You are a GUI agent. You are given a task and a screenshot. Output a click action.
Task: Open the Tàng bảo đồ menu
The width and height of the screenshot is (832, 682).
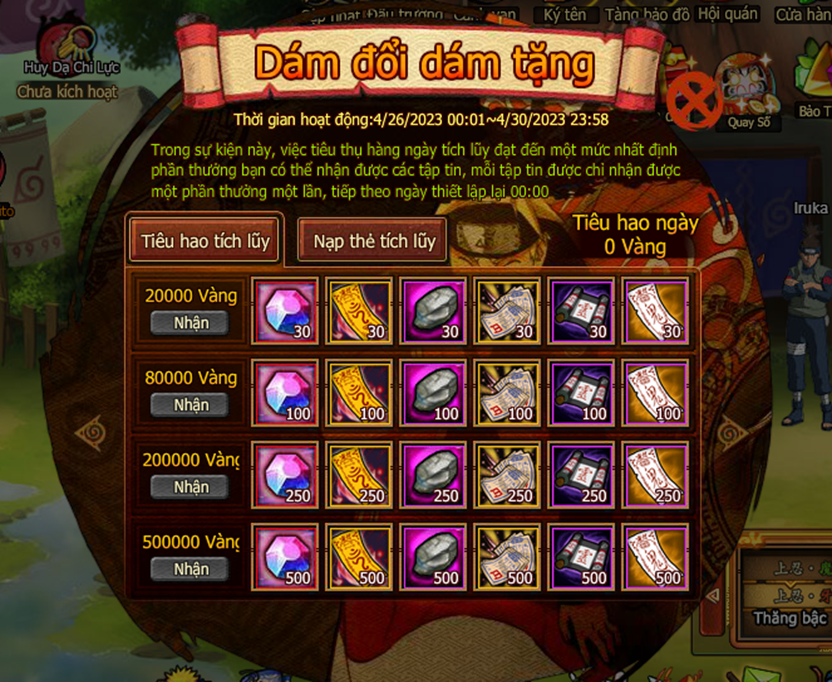(648, 13)
